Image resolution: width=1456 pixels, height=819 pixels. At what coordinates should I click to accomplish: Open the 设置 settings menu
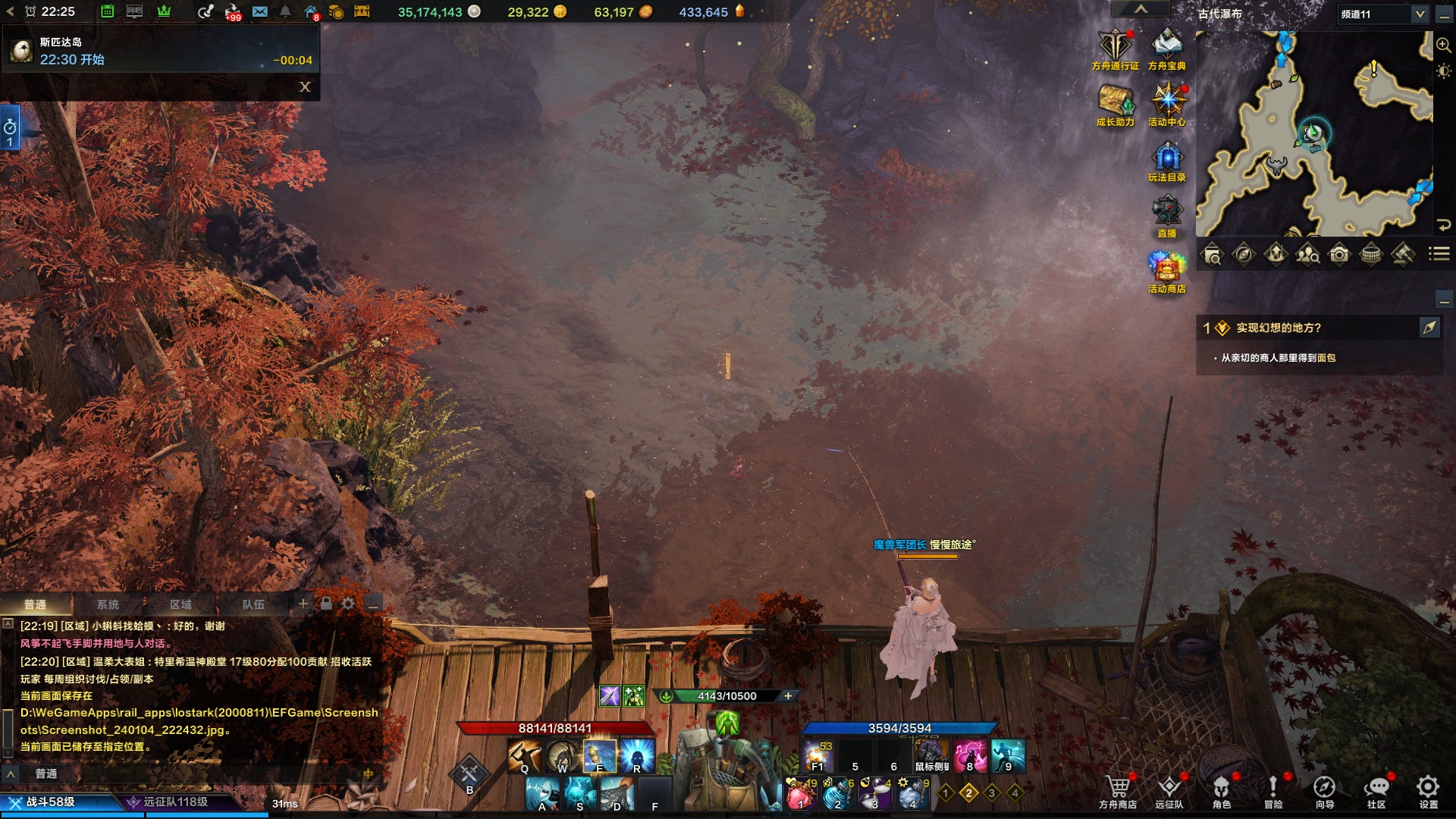click(1428, 790)
